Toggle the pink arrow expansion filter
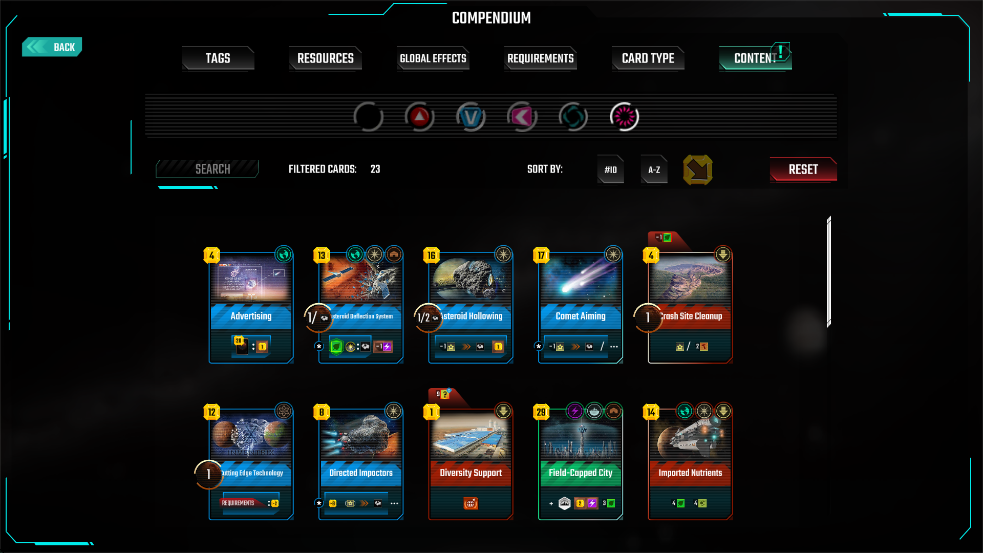 click(522, 118)
